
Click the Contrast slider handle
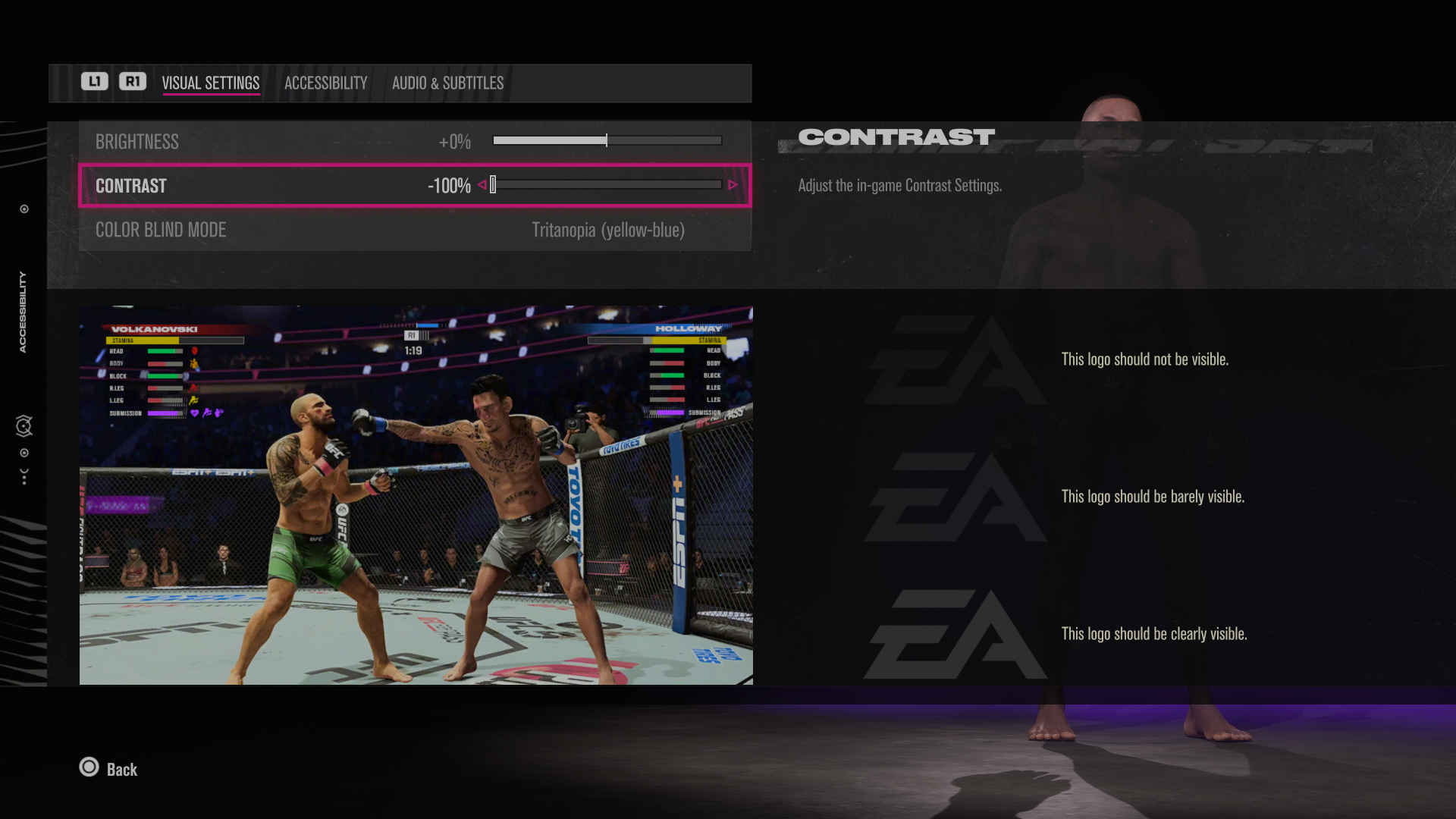coord(493,184)
